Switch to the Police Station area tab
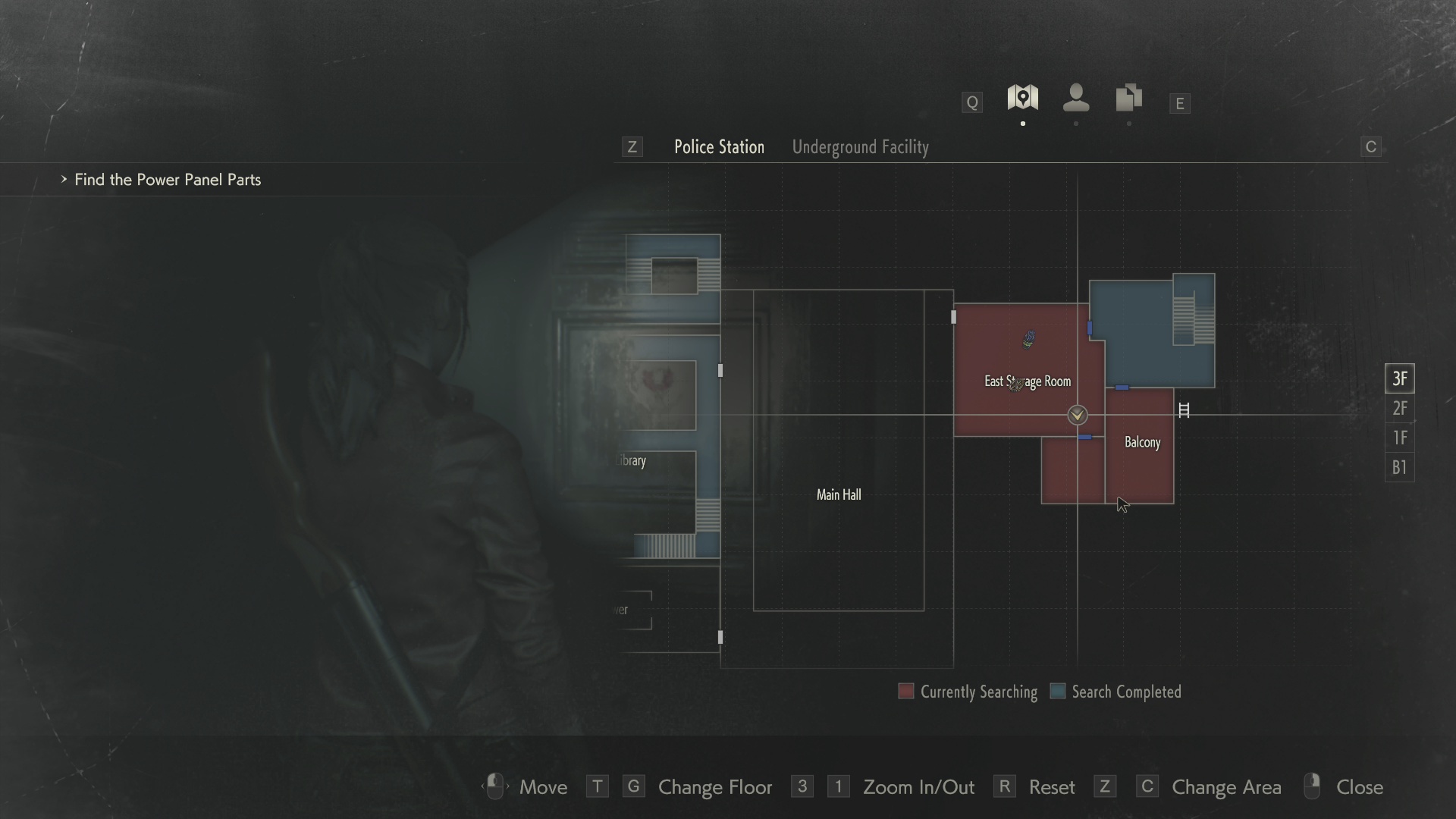Image resolution: width=1456 pixels, height=819 pixels. (719, 147)
